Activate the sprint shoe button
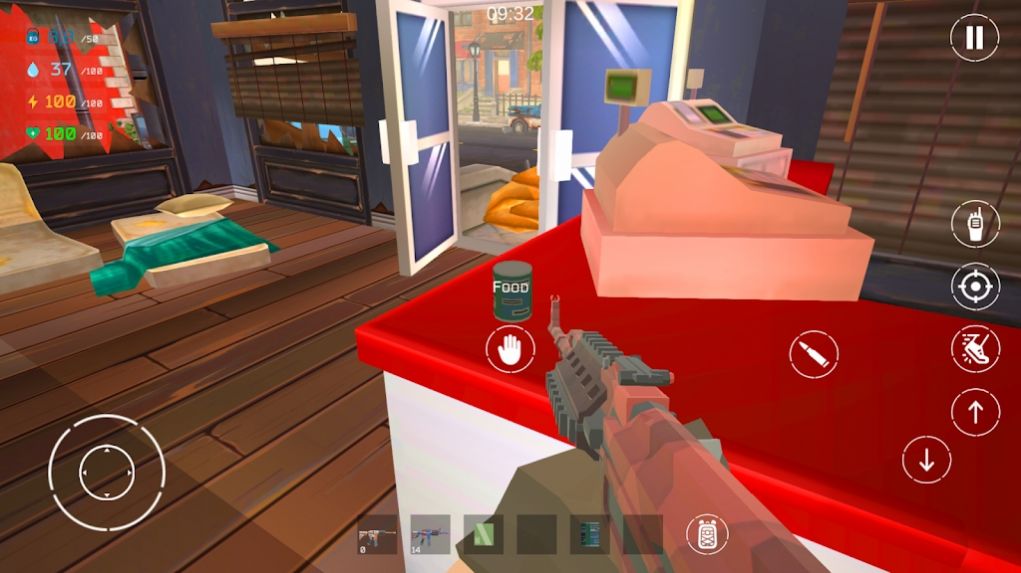This screenshot has width=1021, height=573. [x=974, y=350]
